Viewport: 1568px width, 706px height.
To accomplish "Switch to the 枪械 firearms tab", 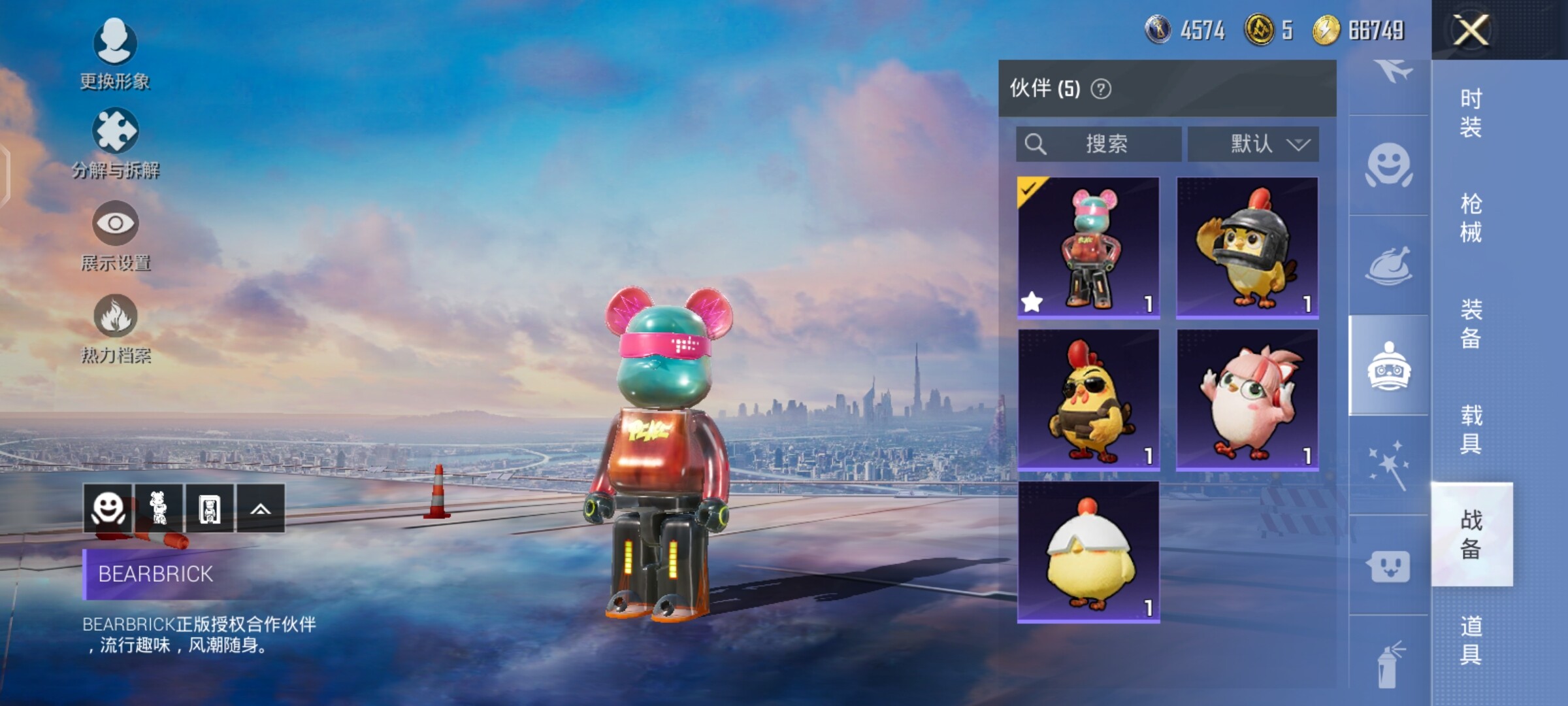I will [1471, 218].
